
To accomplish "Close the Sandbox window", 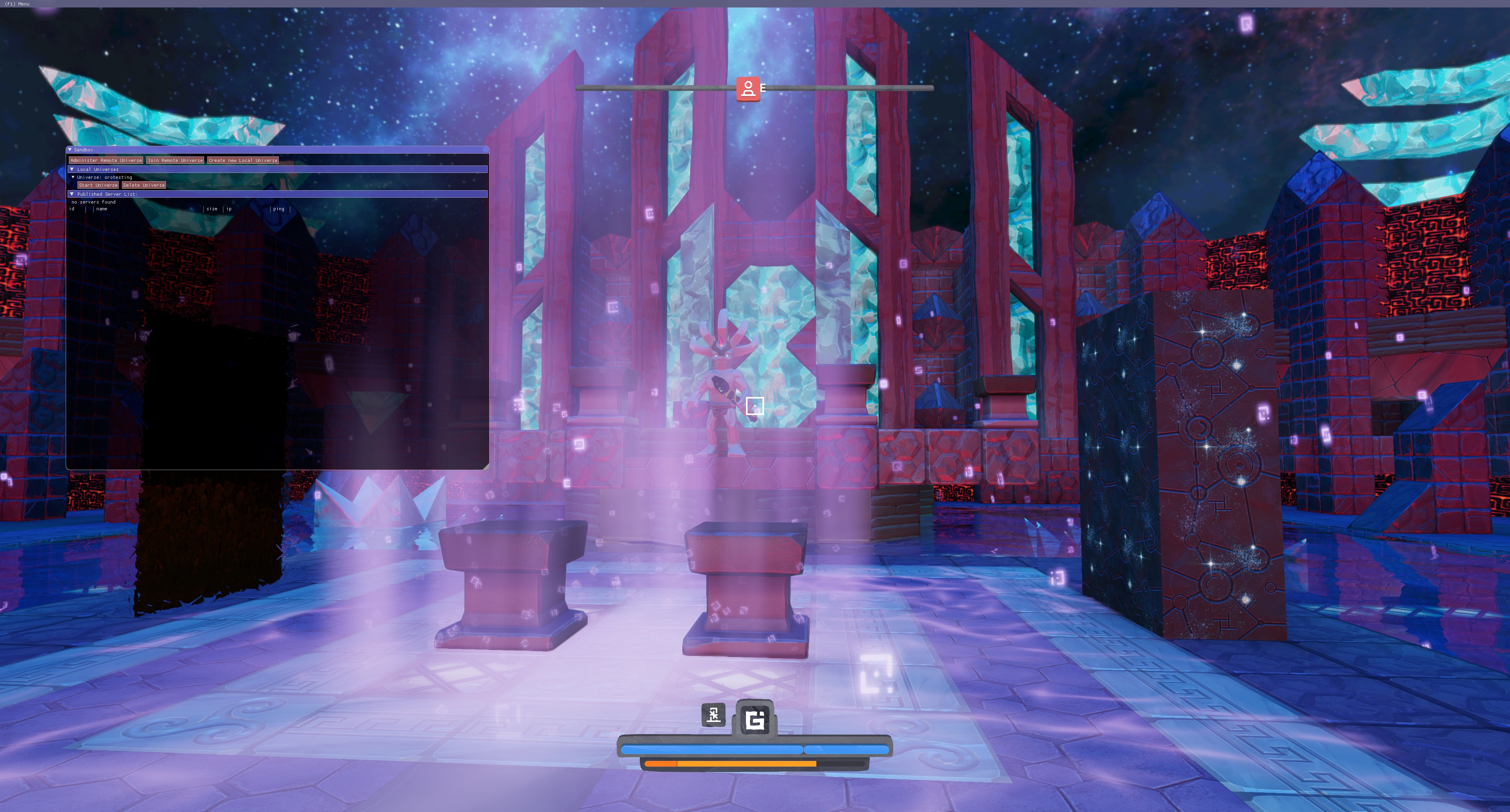I will point(485,150).
